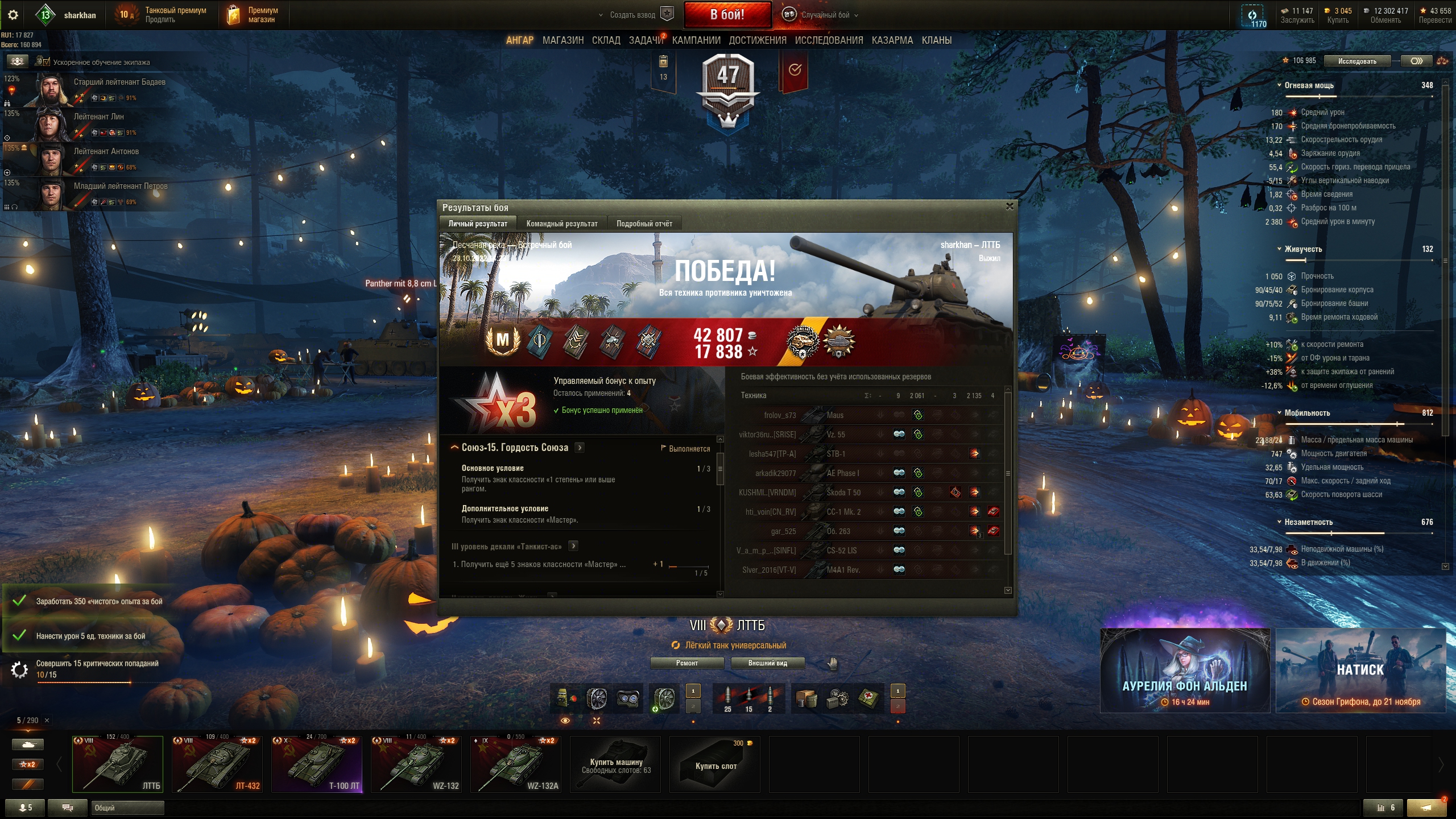Screen dimensions: 1456x819
Task: Close the Результаты боя window
Action: click(x=1010, y=206)
